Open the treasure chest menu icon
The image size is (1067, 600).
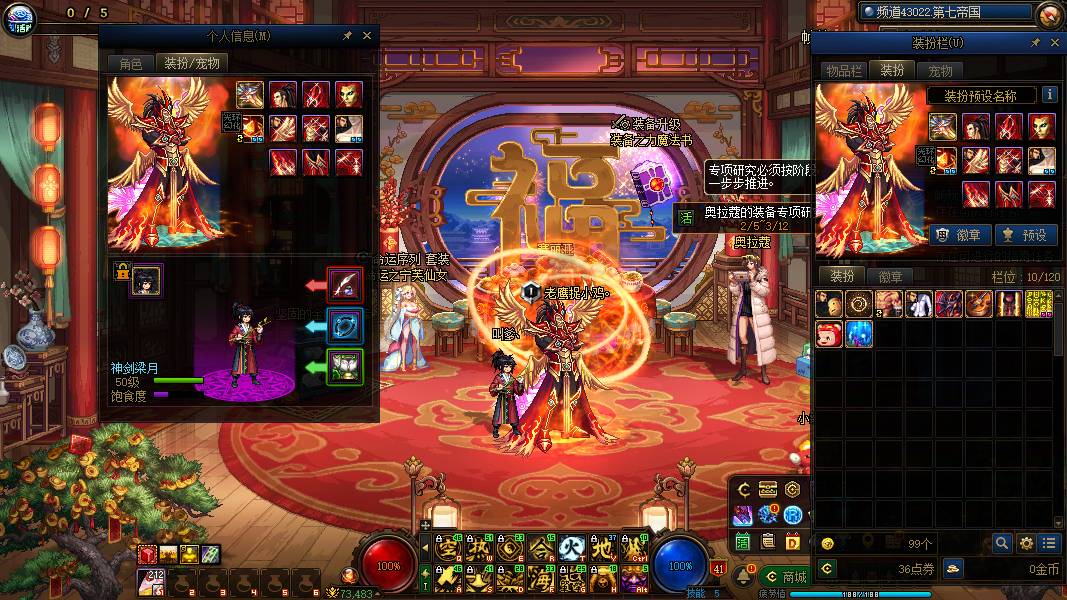768,489
